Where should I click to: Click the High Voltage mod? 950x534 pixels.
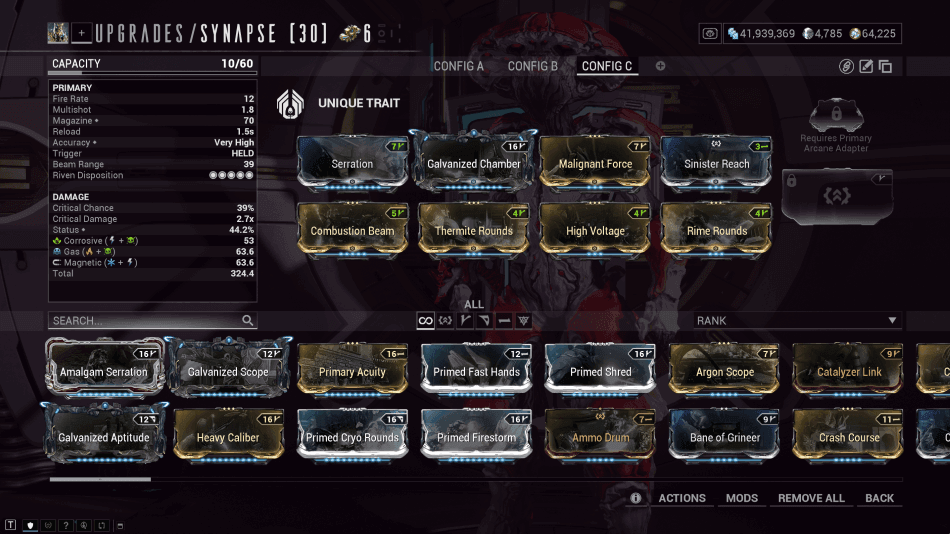pyautogui.click(x=596, y=229)
